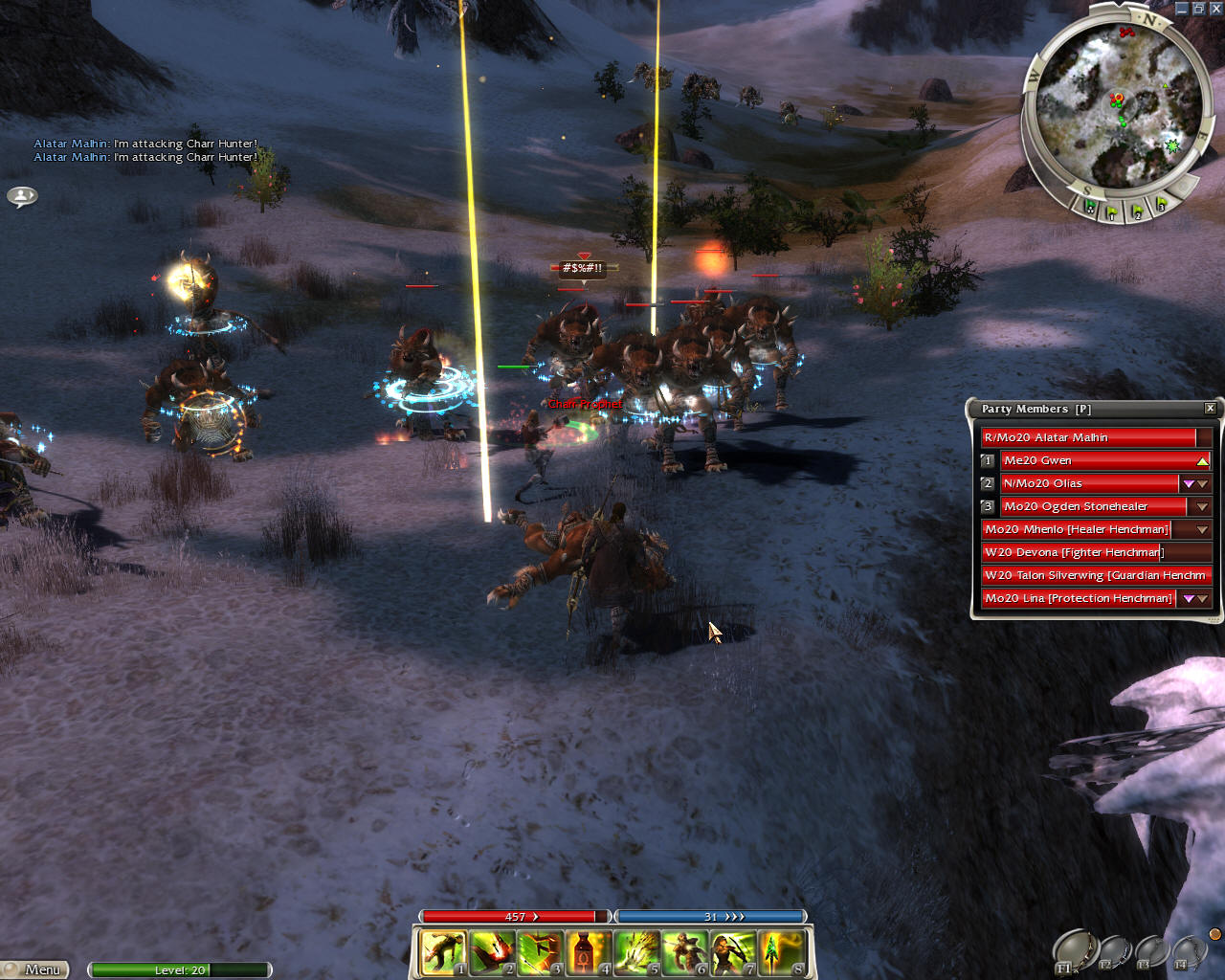This screenshot has width=1225, height=980.
Task: Place hero flag 1 from the compass
Action: click(1112, 213)
